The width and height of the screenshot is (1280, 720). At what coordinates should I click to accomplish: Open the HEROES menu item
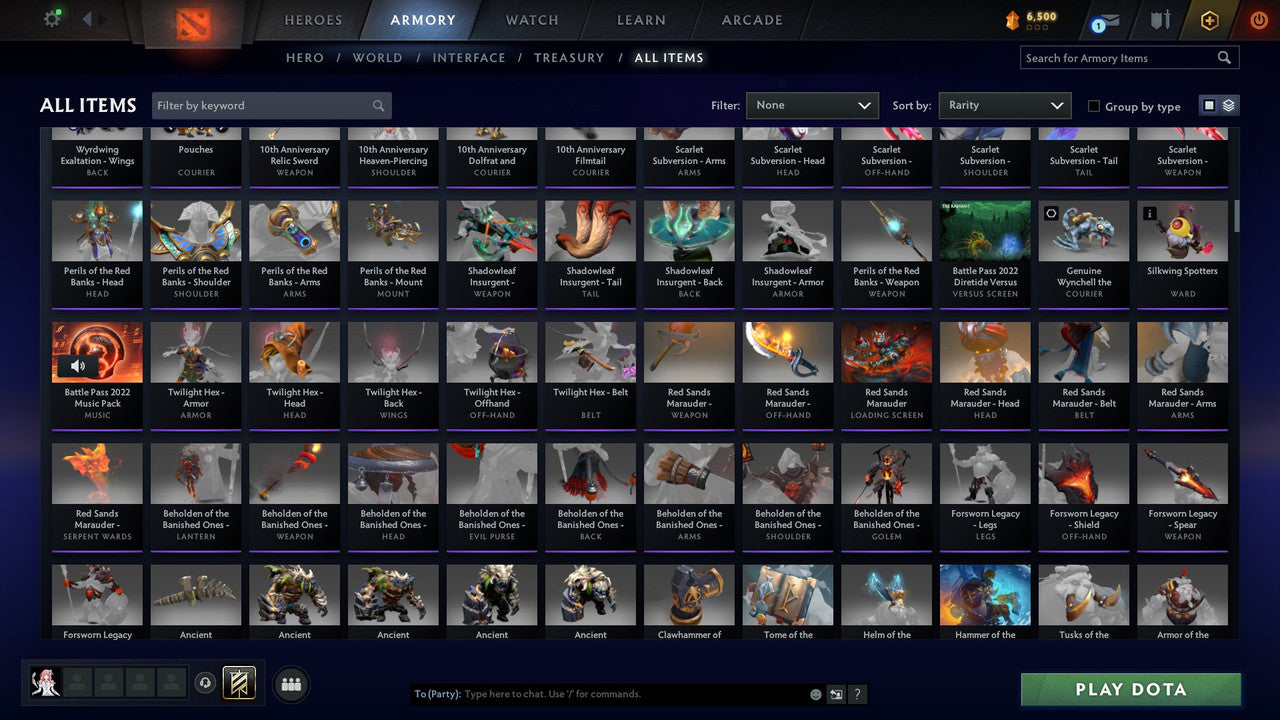pyautogui.click(x=313, y=19)
